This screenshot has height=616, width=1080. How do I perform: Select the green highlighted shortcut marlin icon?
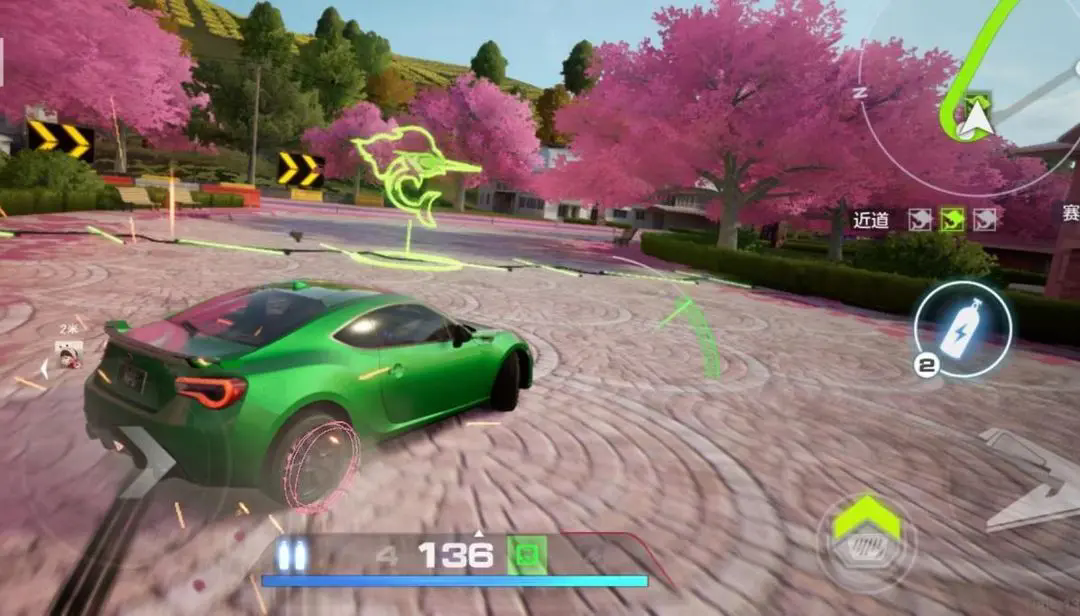951,219
